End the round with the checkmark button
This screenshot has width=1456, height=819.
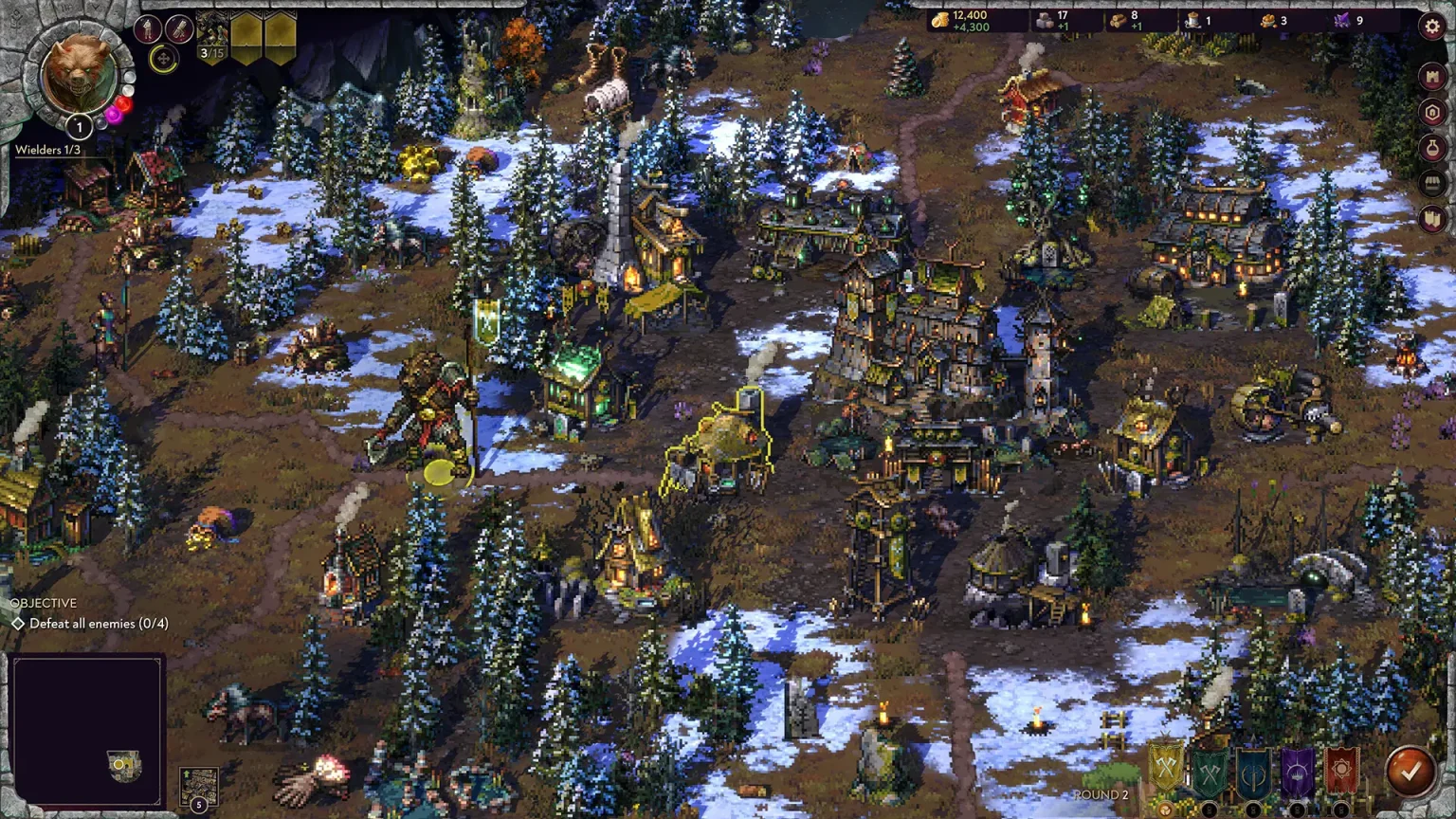tap(1410, 772)
